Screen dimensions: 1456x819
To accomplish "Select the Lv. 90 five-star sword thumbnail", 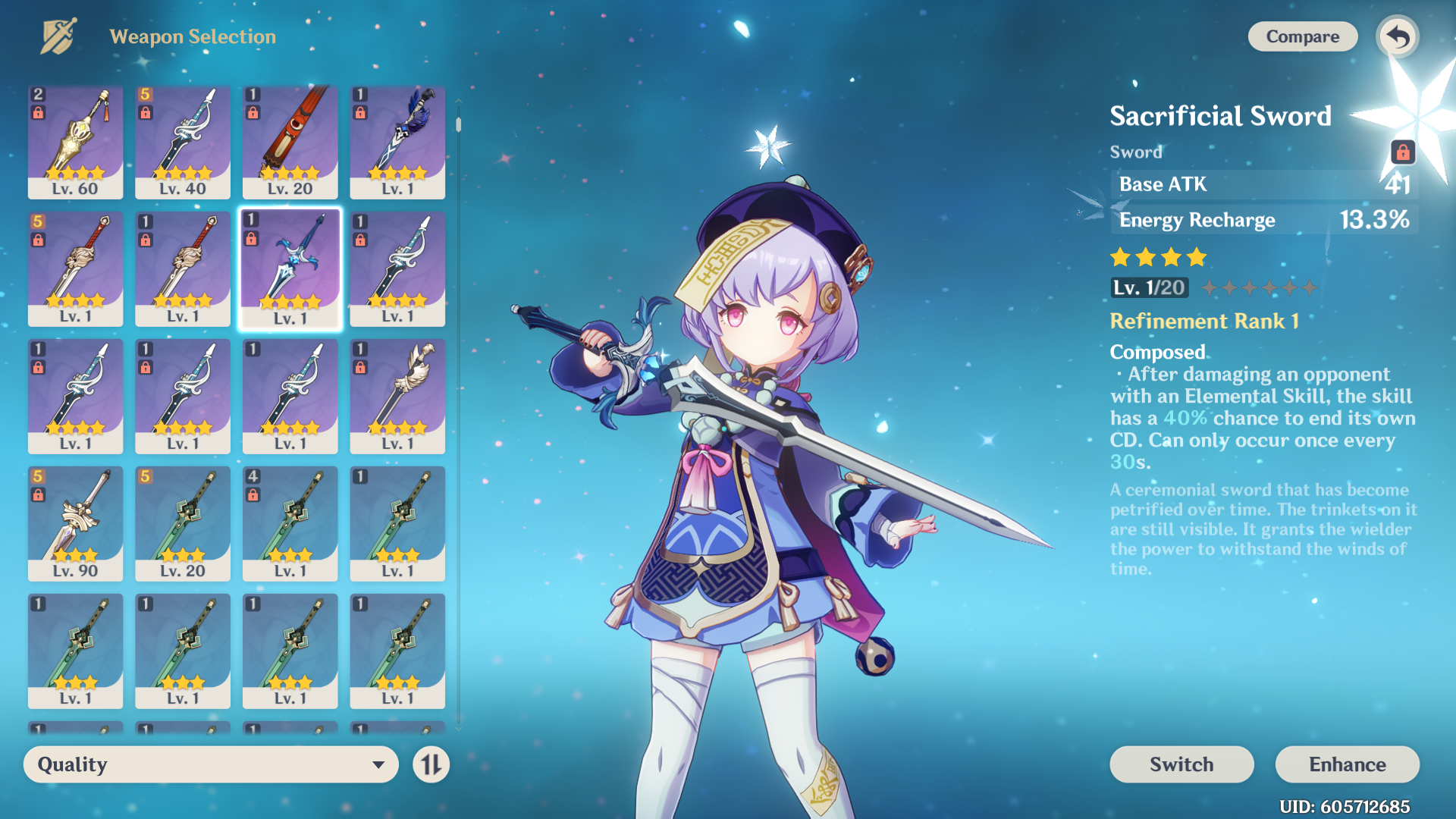I will pos(75,523).
